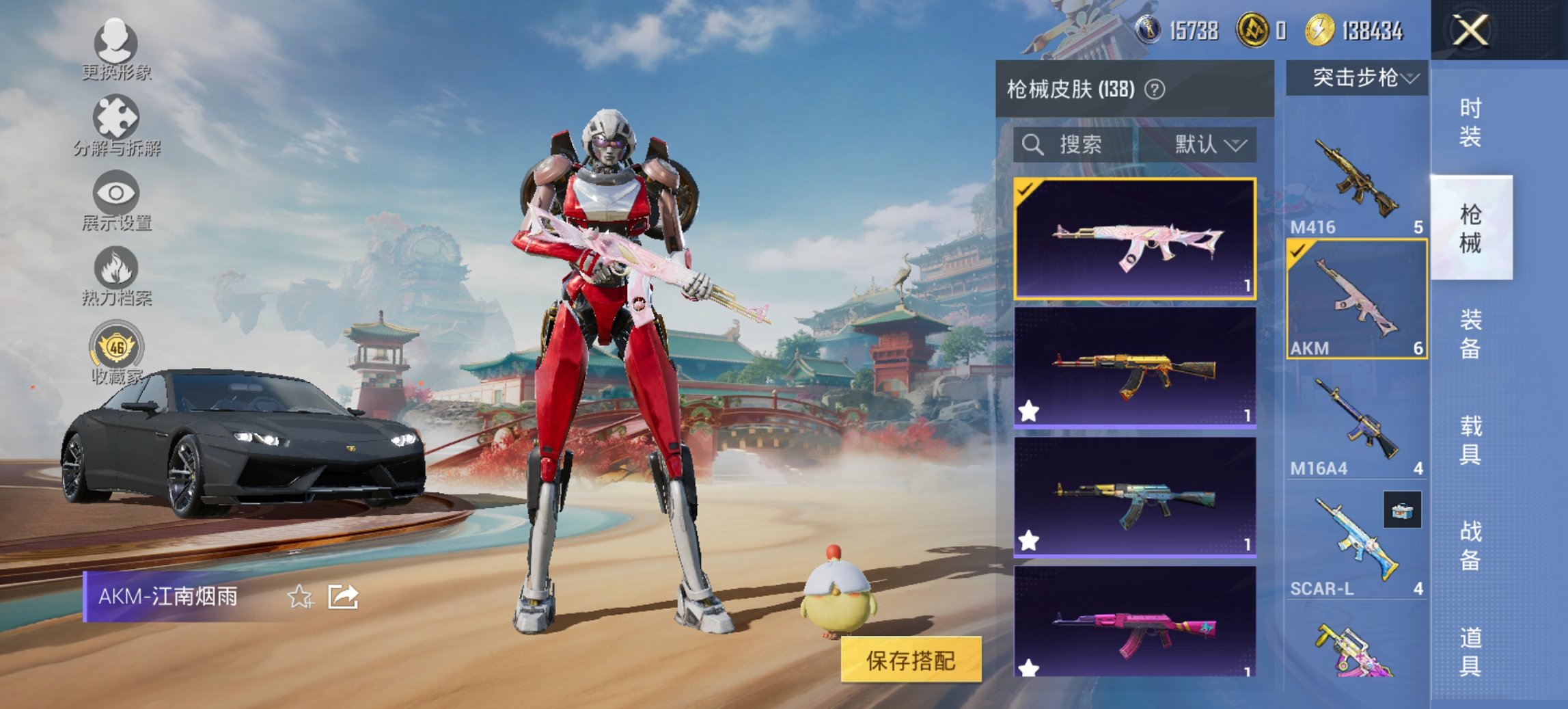View the 热力档案 heat profile
The image size is (1568, 709).
click(x=116, y=276)
